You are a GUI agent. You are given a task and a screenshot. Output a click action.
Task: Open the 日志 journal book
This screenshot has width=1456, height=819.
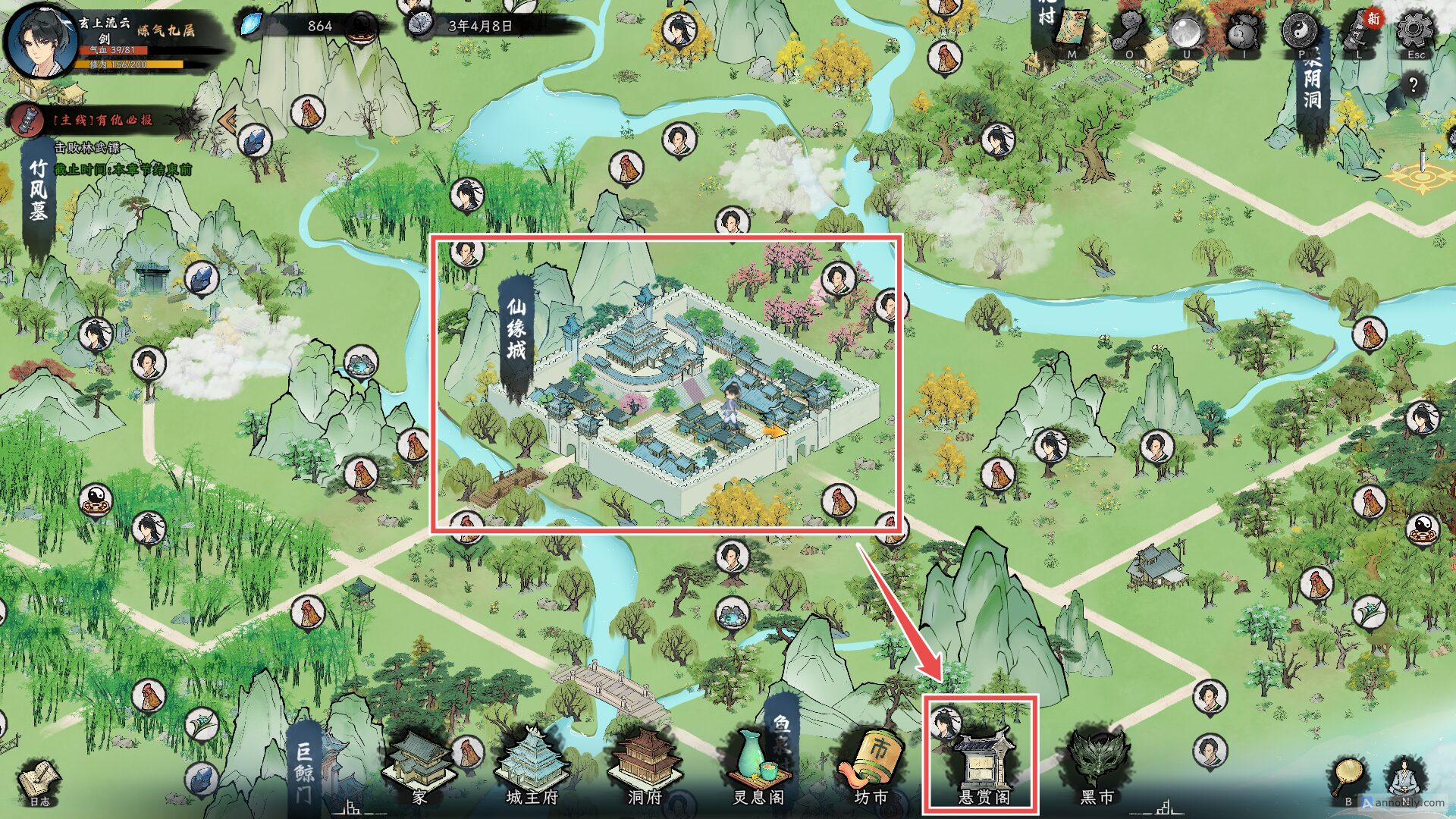(x=39, y=781)
